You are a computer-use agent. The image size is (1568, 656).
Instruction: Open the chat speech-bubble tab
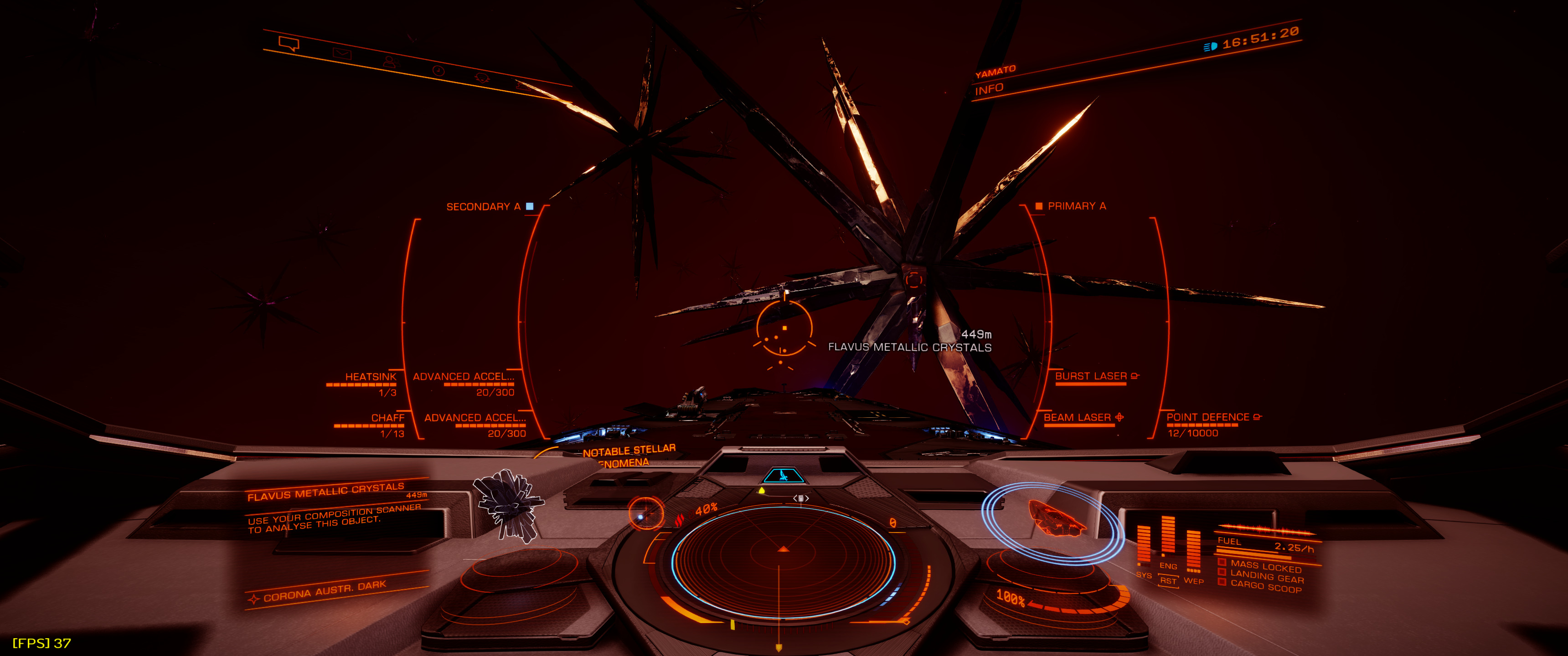tap(289, 44)
